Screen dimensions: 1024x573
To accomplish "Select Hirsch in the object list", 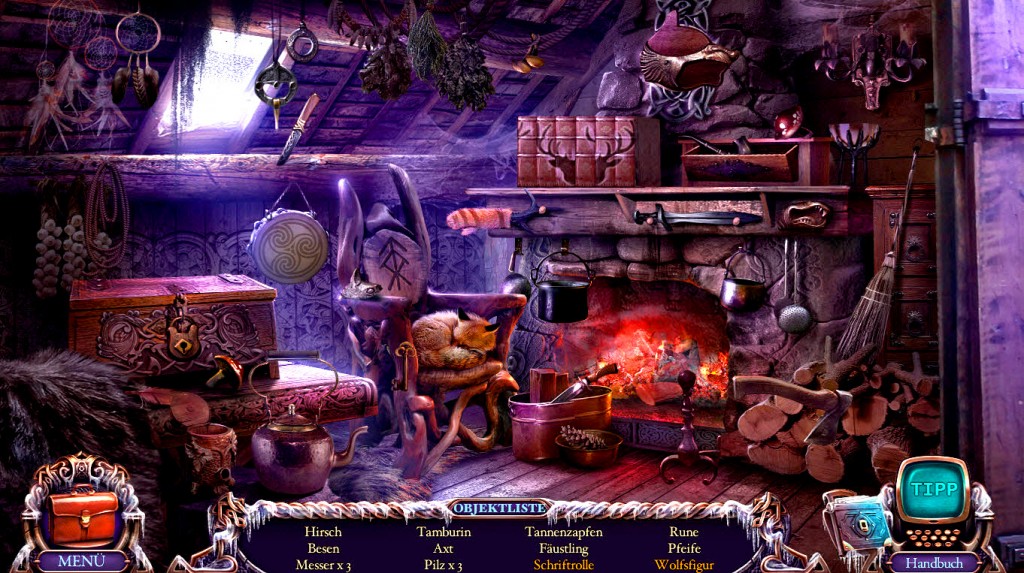I will (x=323, y=532).
